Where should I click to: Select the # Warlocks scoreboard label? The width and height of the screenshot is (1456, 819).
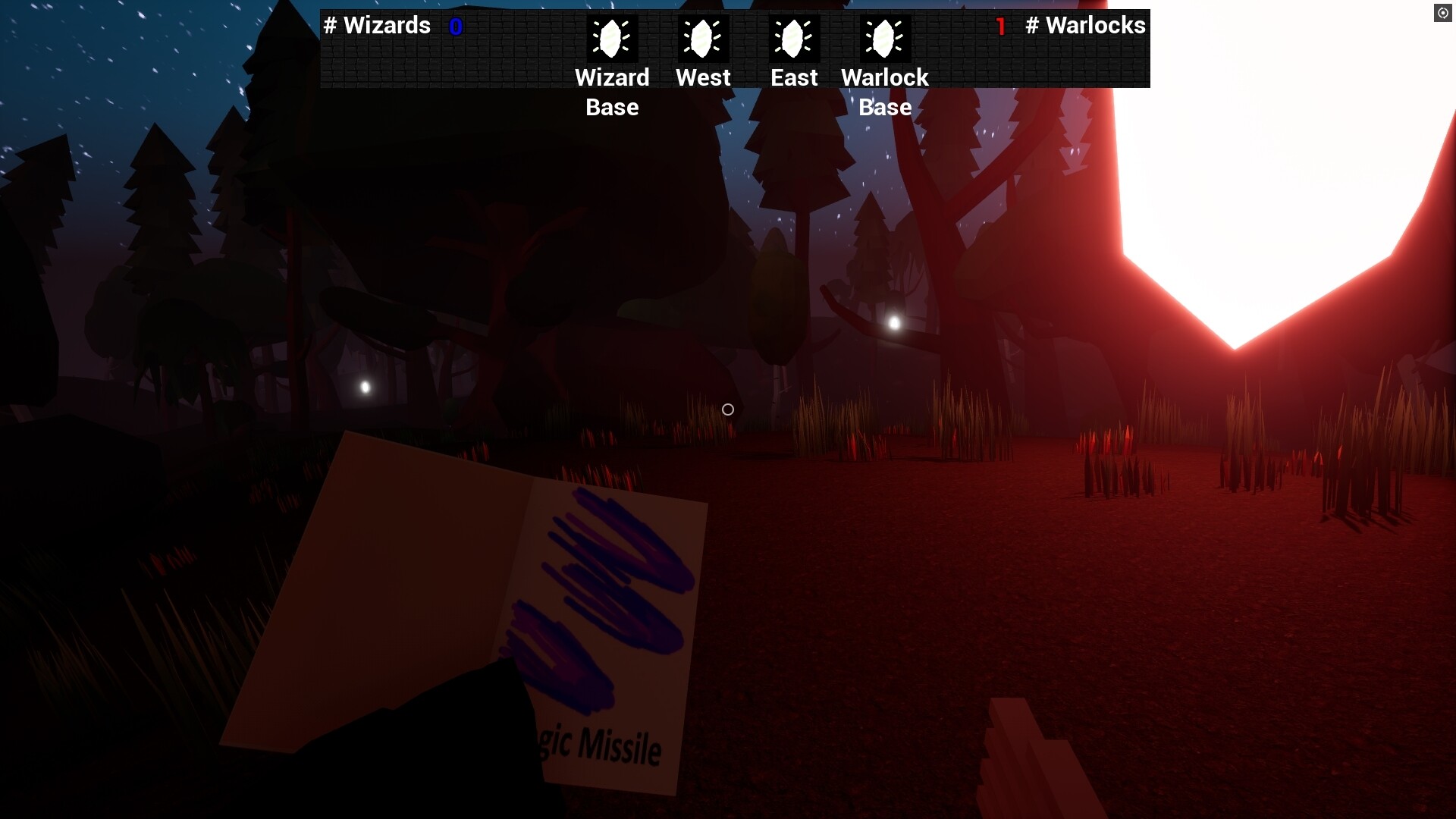coord(1086,26)
